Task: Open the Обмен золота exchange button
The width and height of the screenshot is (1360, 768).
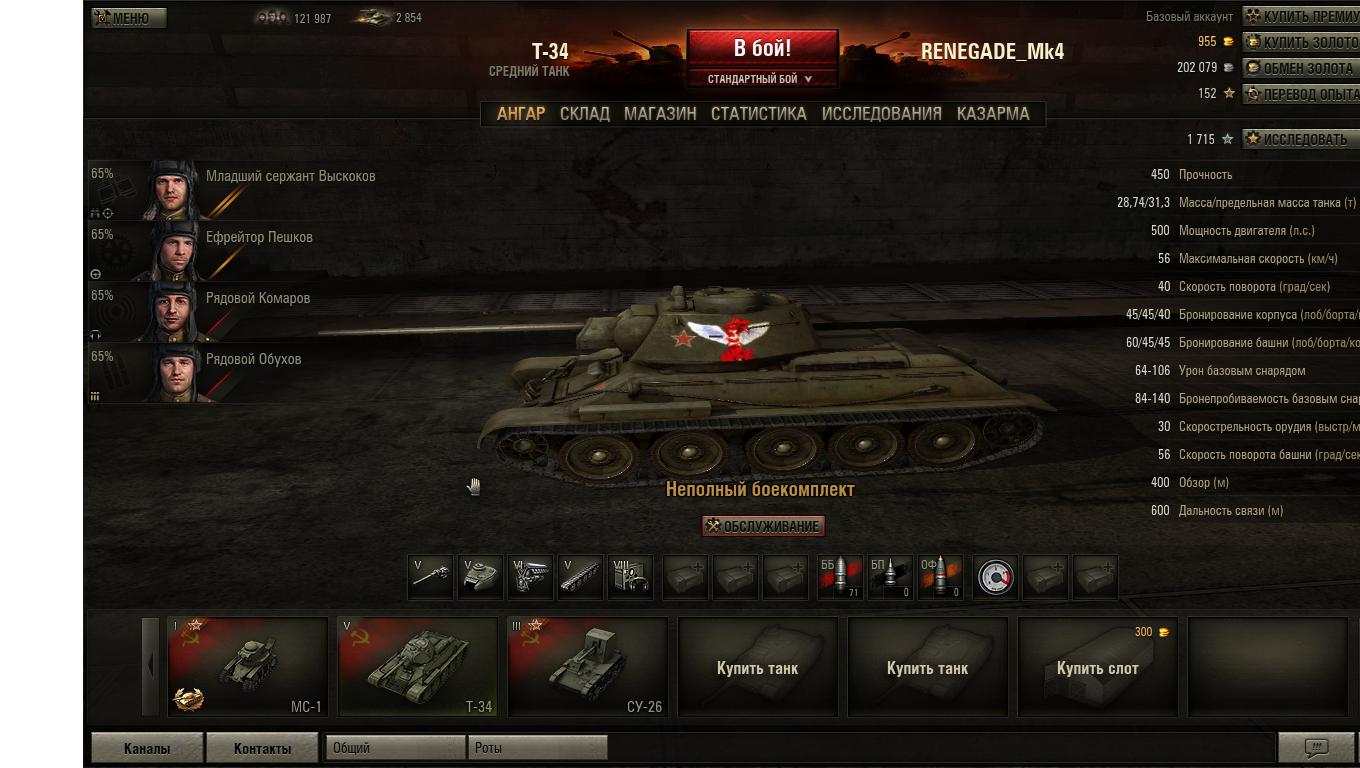Action: [1301, 68]
